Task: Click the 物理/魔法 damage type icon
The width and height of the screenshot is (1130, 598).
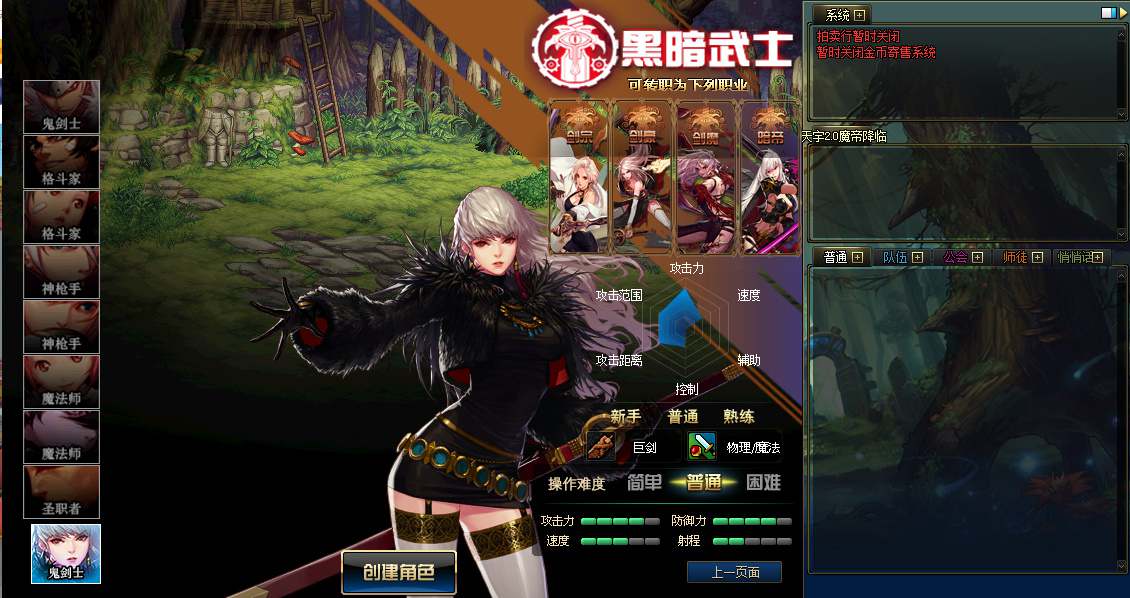Action: pos(702,446)
